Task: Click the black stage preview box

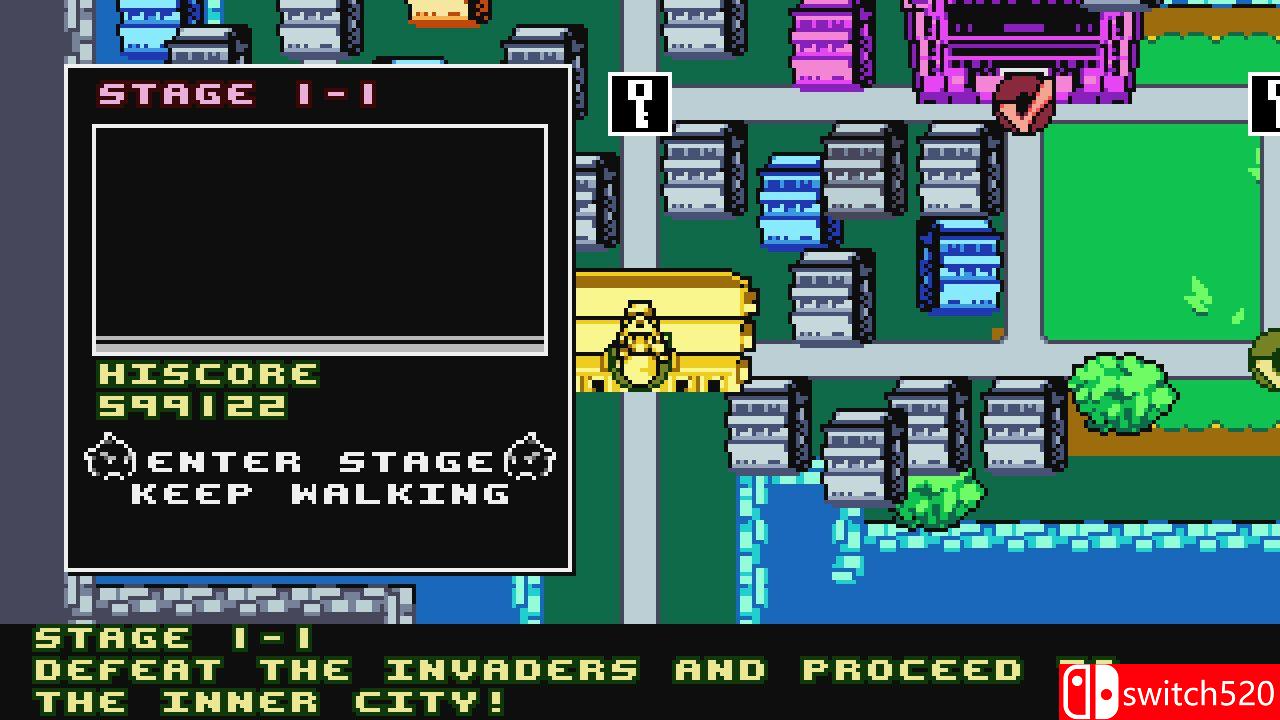Action: [320, 235]
